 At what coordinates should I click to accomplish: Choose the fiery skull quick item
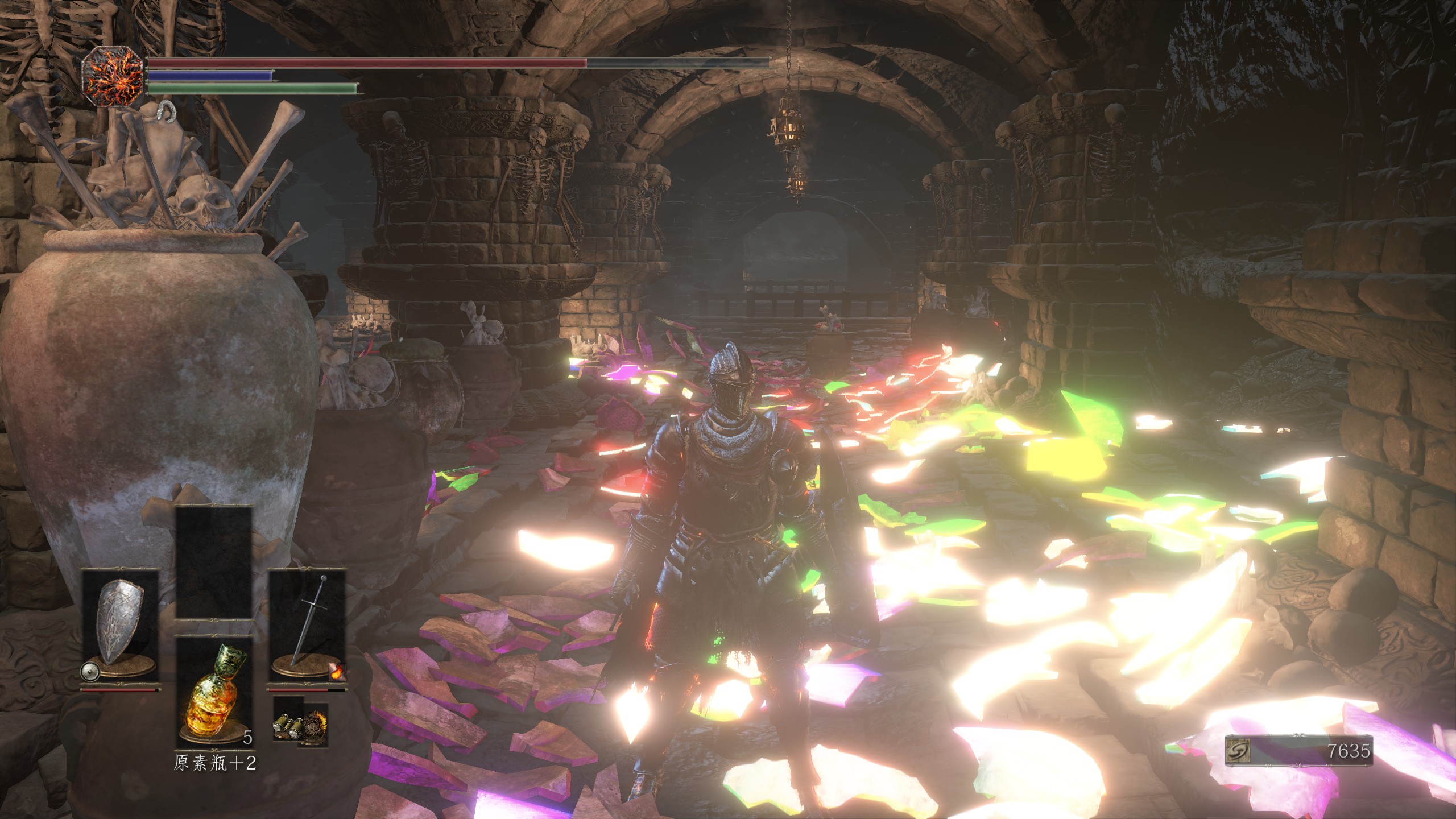(312, 727)
